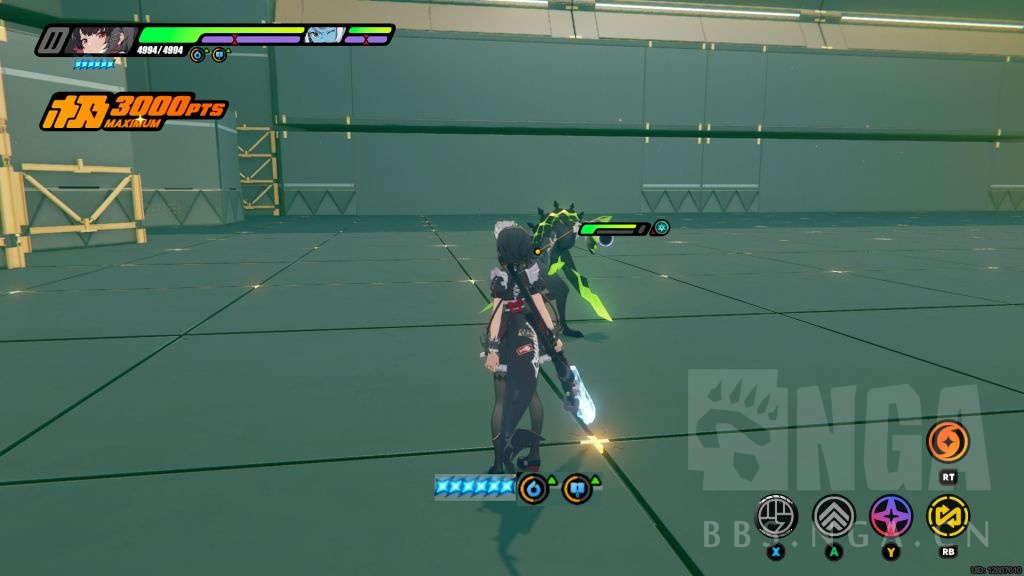Tap the yellow character switch icon
1024x576 pixels.
coord(946,515)
